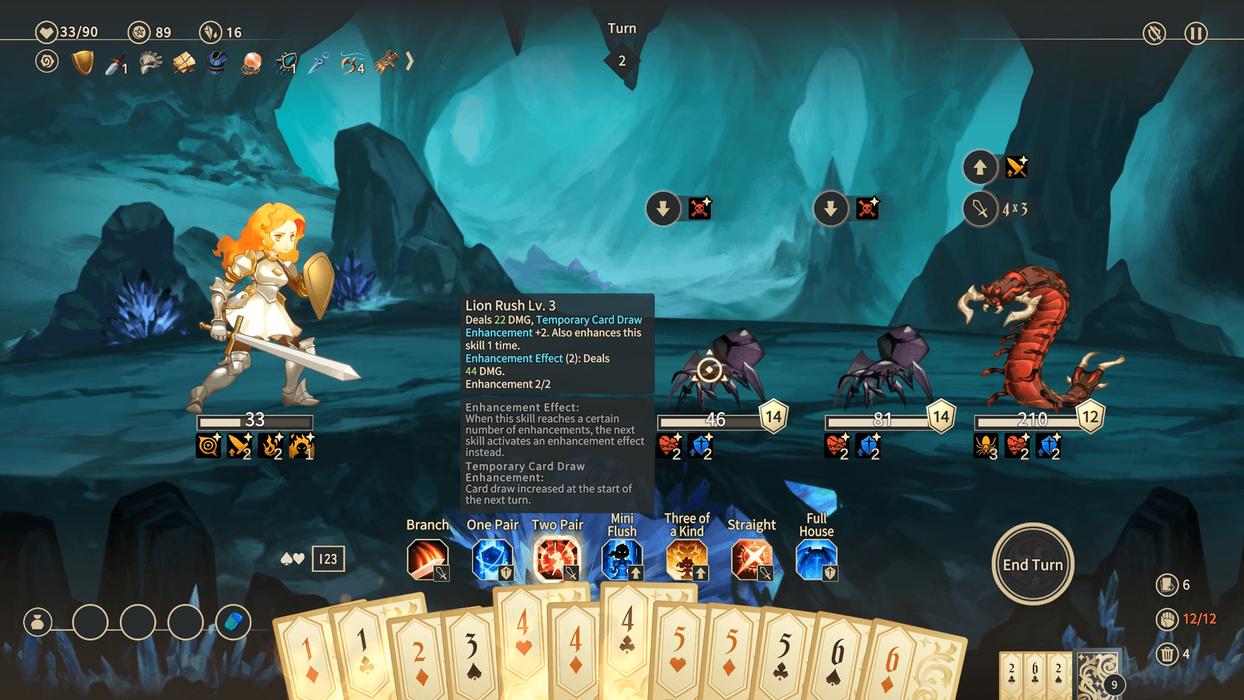Select the Branch skill
Screen dimensions: 1244x700
pyautogui.click(x=428, y=559)
